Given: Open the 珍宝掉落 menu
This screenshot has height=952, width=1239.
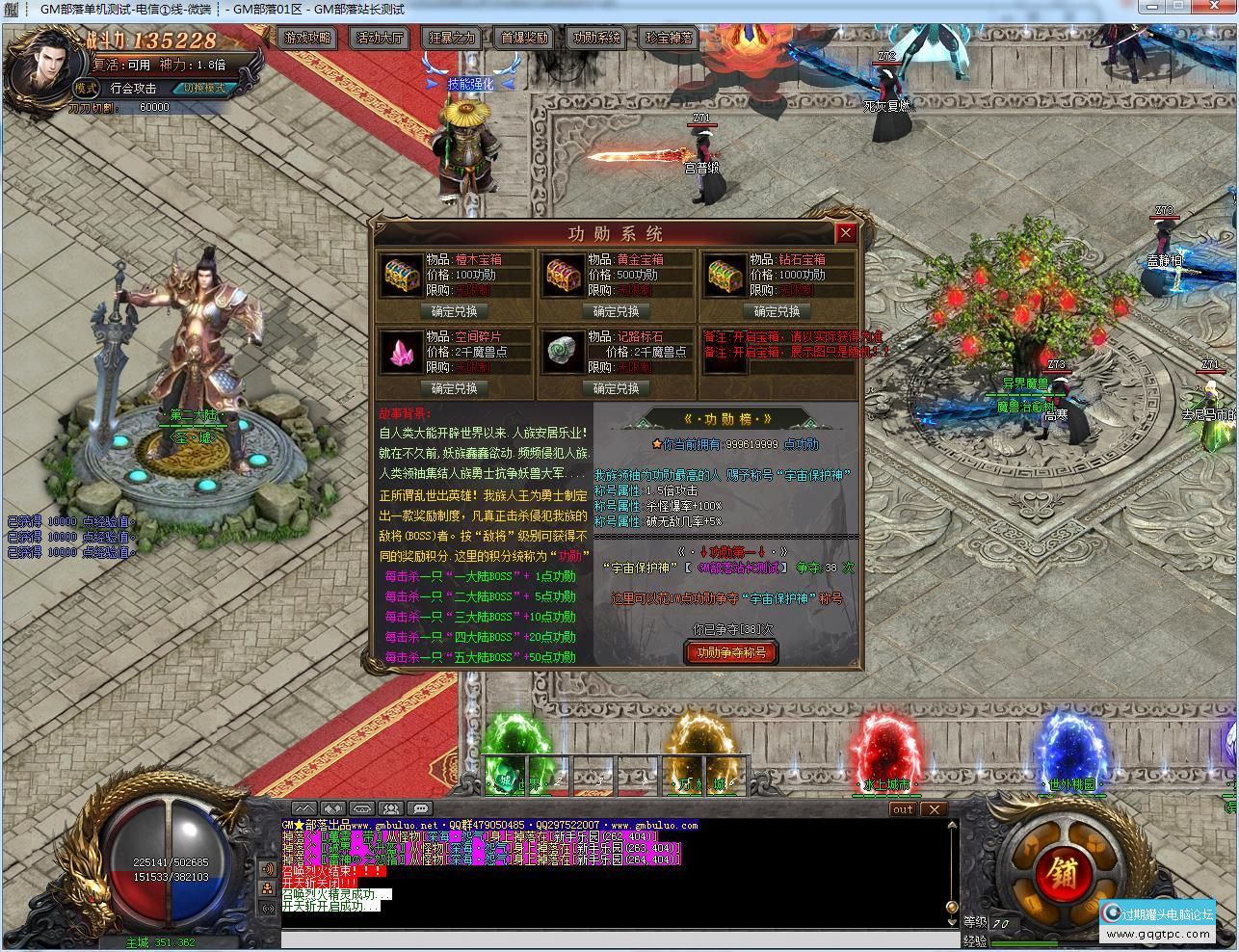Looking at the screenshot, I should pos(669,39).
